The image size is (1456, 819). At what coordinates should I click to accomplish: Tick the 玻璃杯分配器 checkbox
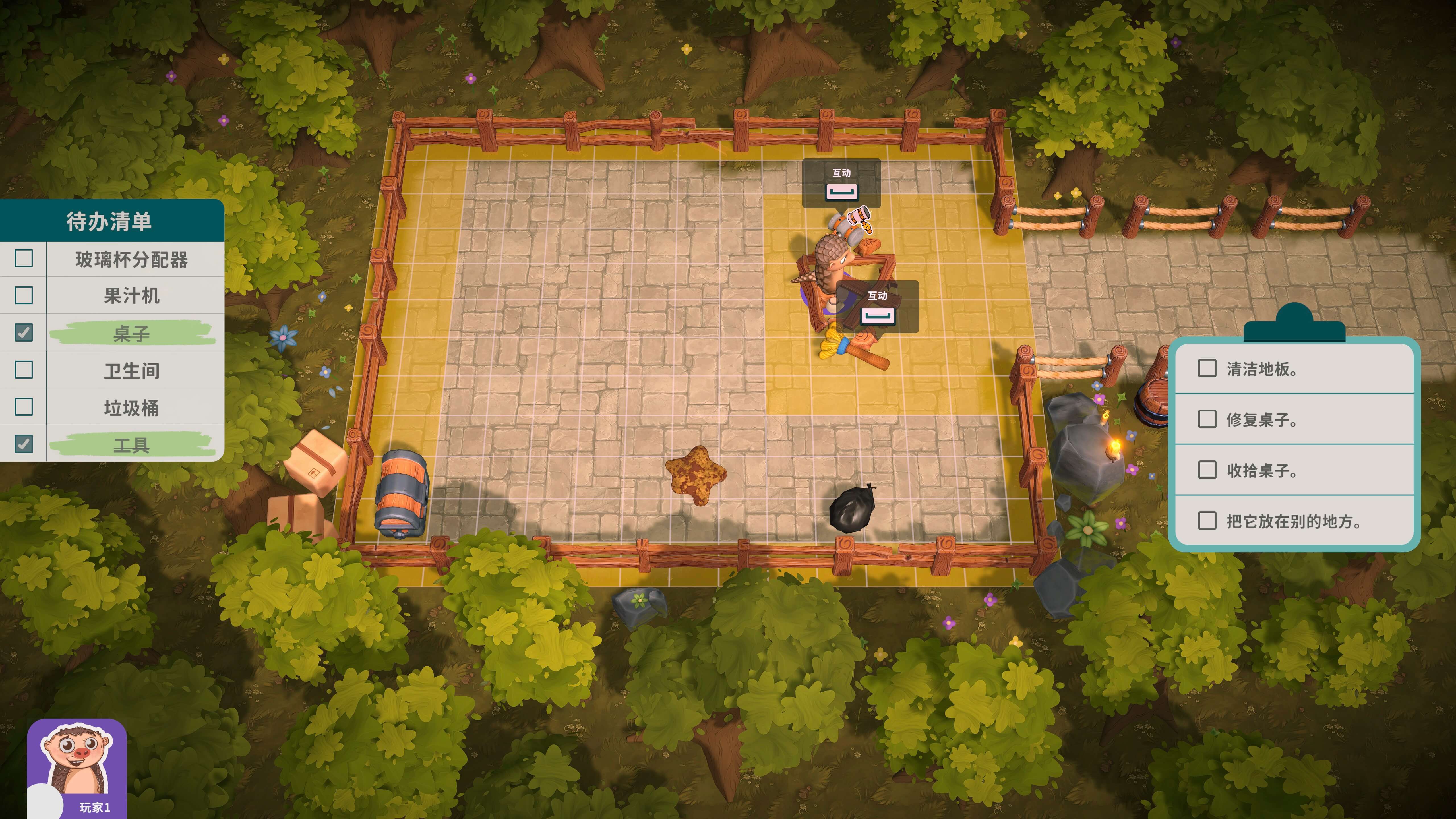tap(24, 258)
